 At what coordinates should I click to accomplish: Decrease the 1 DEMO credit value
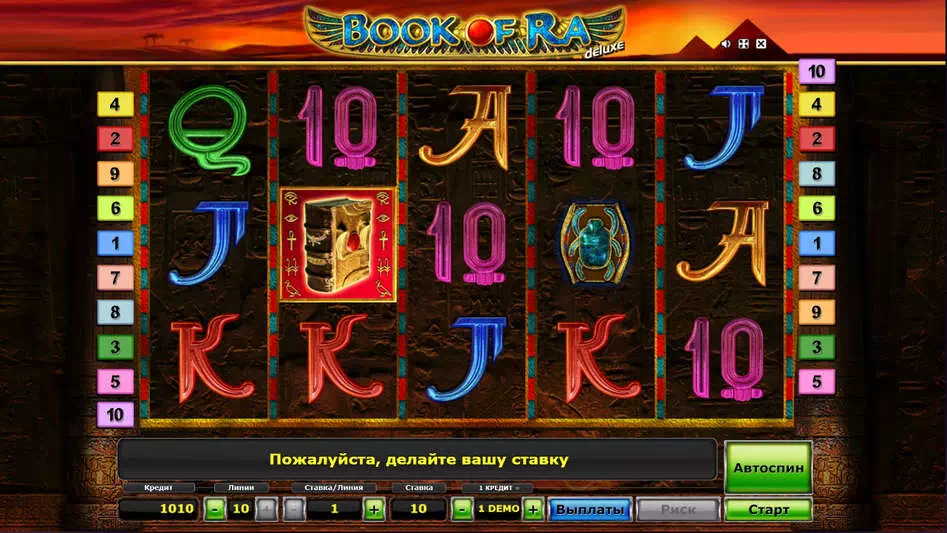[462, 509]
